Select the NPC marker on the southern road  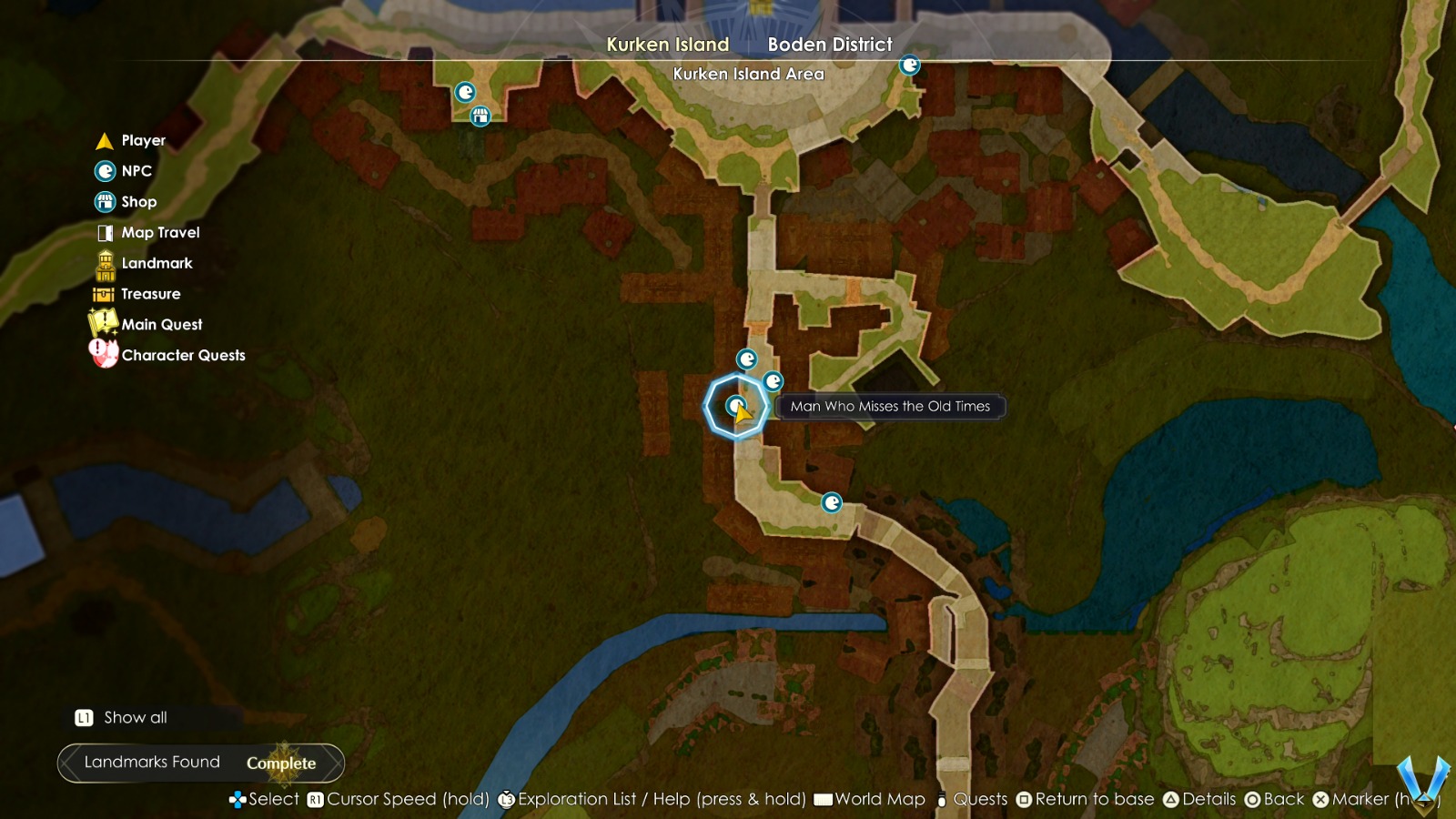(x=832, y=500)
